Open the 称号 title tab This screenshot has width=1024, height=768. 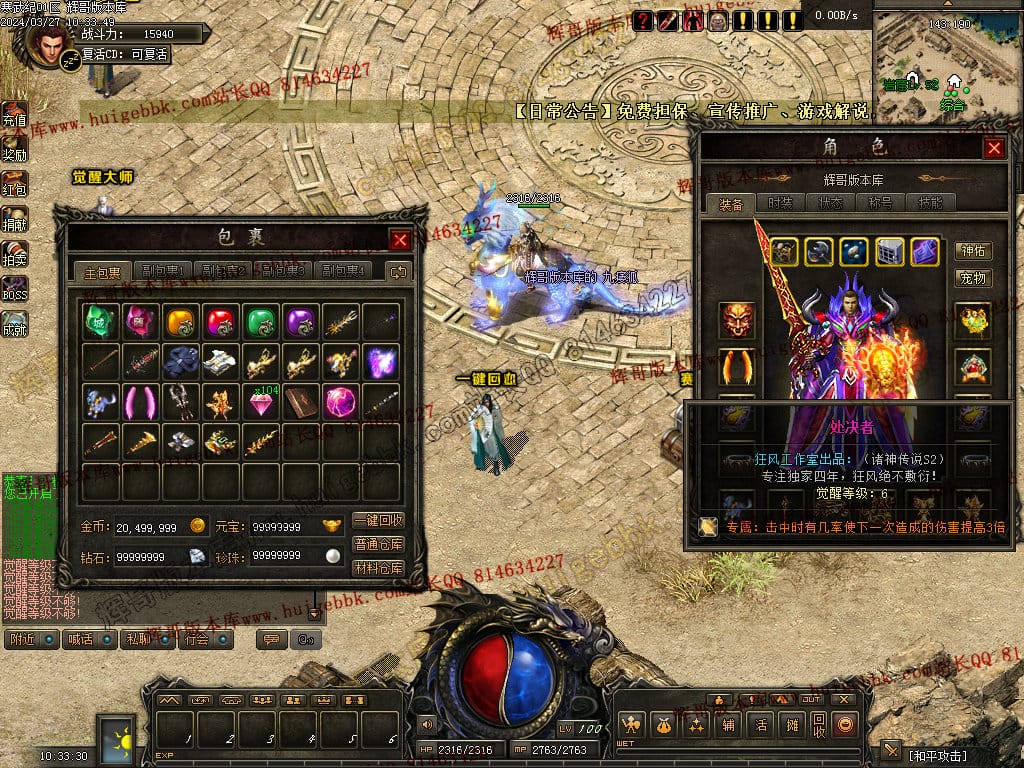881,203
